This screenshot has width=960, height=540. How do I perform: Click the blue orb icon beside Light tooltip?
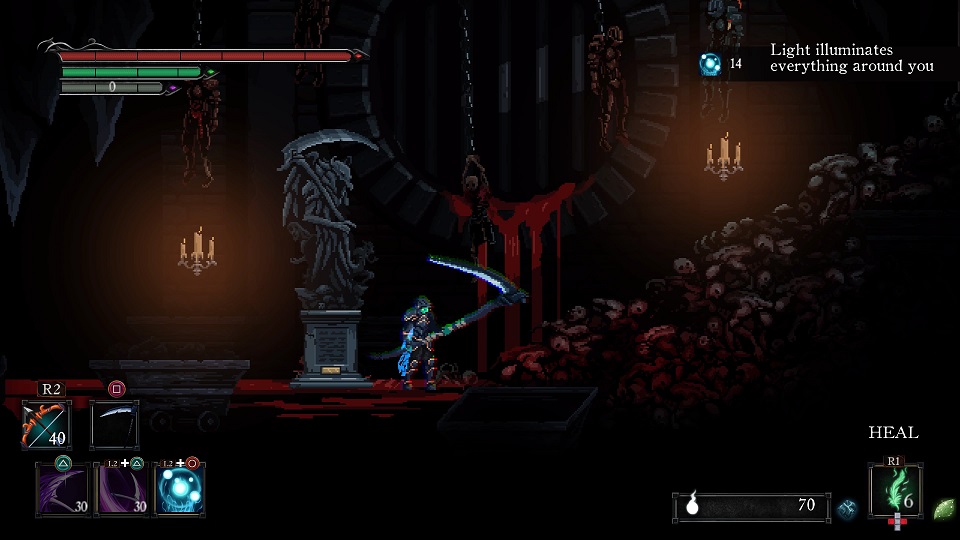pyautogui.click(x=710, y=64)
